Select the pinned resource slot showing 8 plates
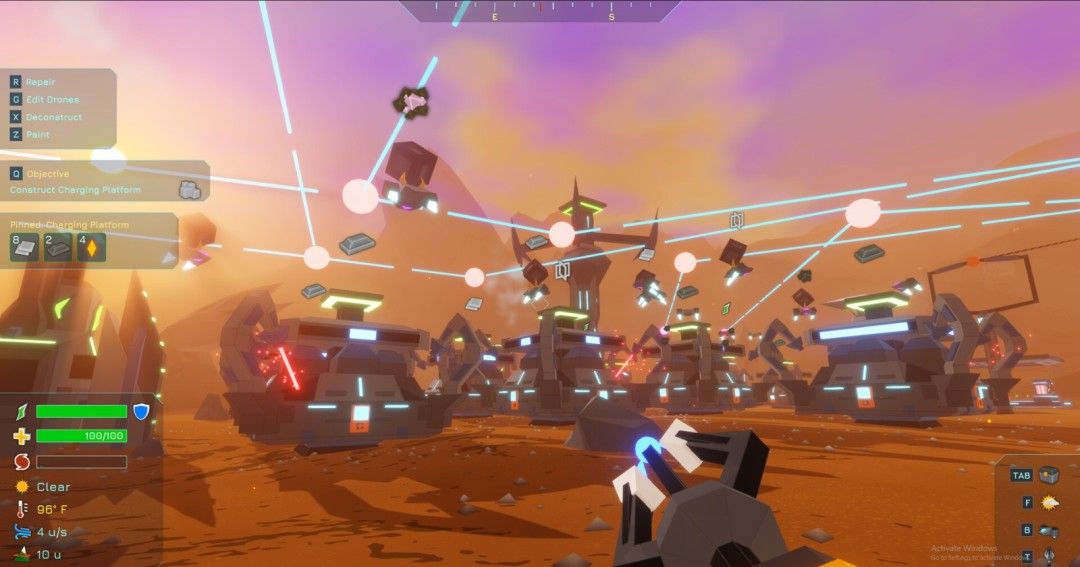The height and width of the screenshot is (567, 1080). tap(24, 246)
